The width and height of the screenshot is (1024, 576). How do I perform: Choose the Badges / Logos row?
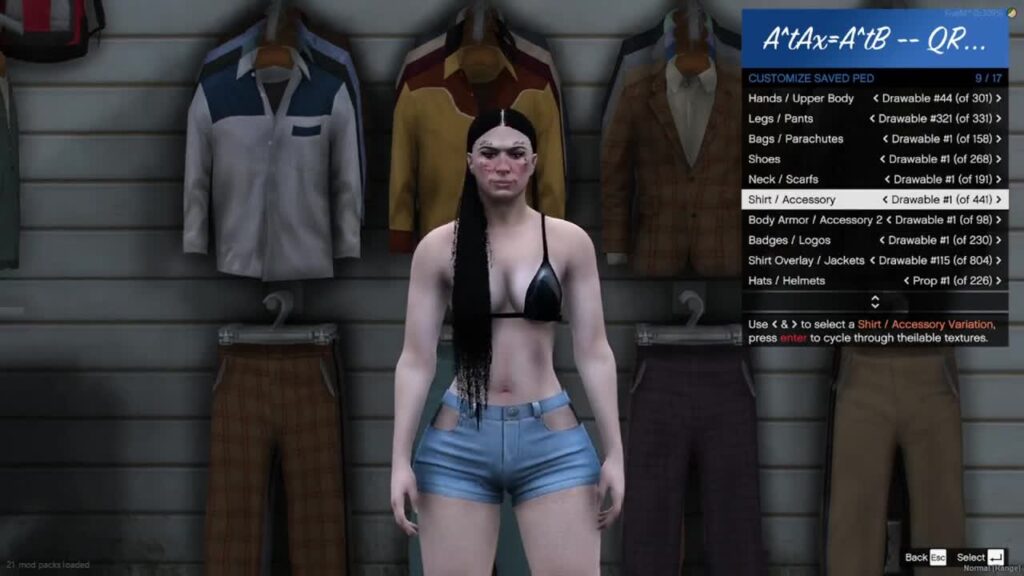click(874, 240)
